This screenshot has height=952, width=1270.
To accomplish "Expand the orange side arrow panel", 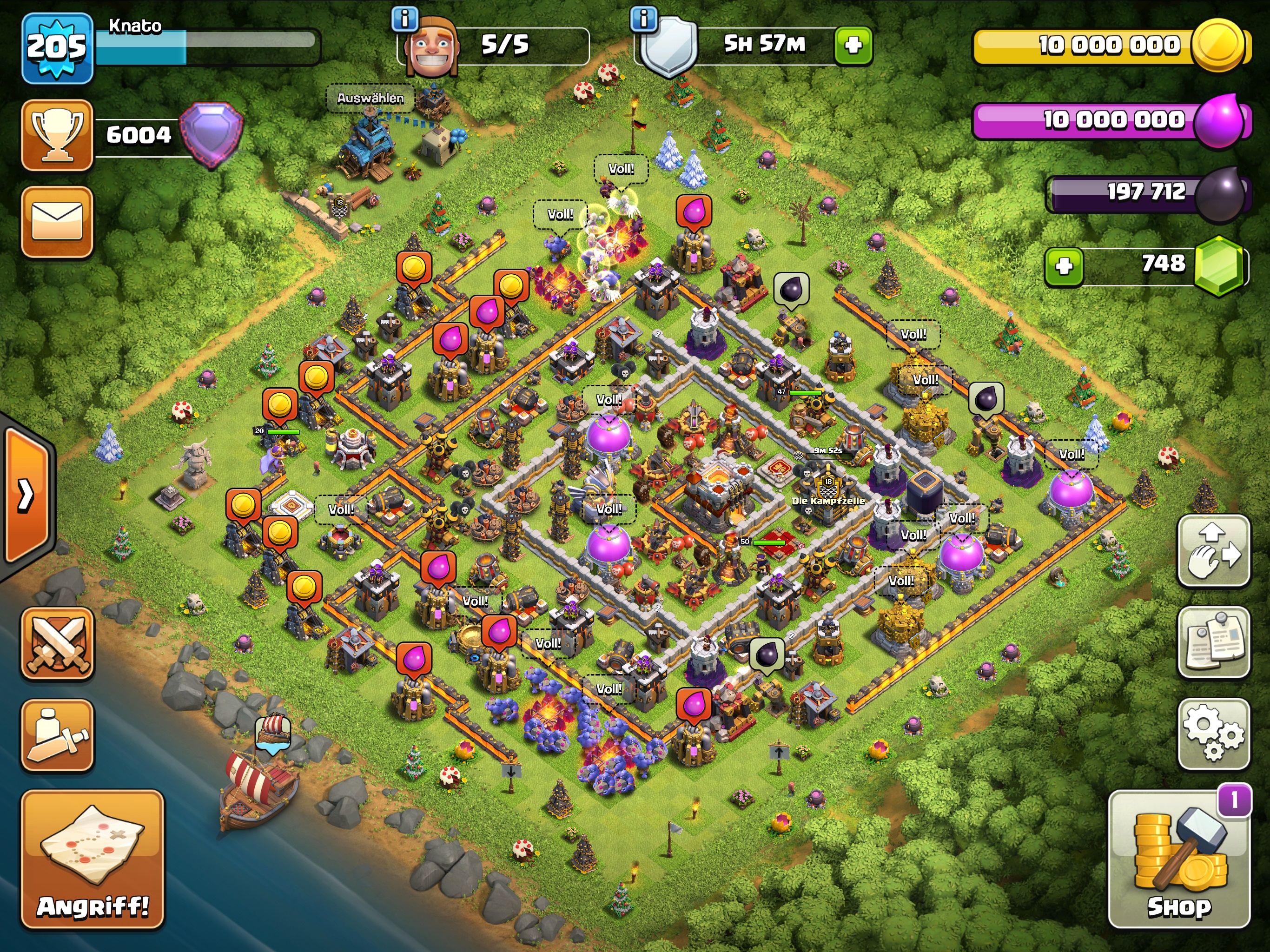I will point(26,495).
